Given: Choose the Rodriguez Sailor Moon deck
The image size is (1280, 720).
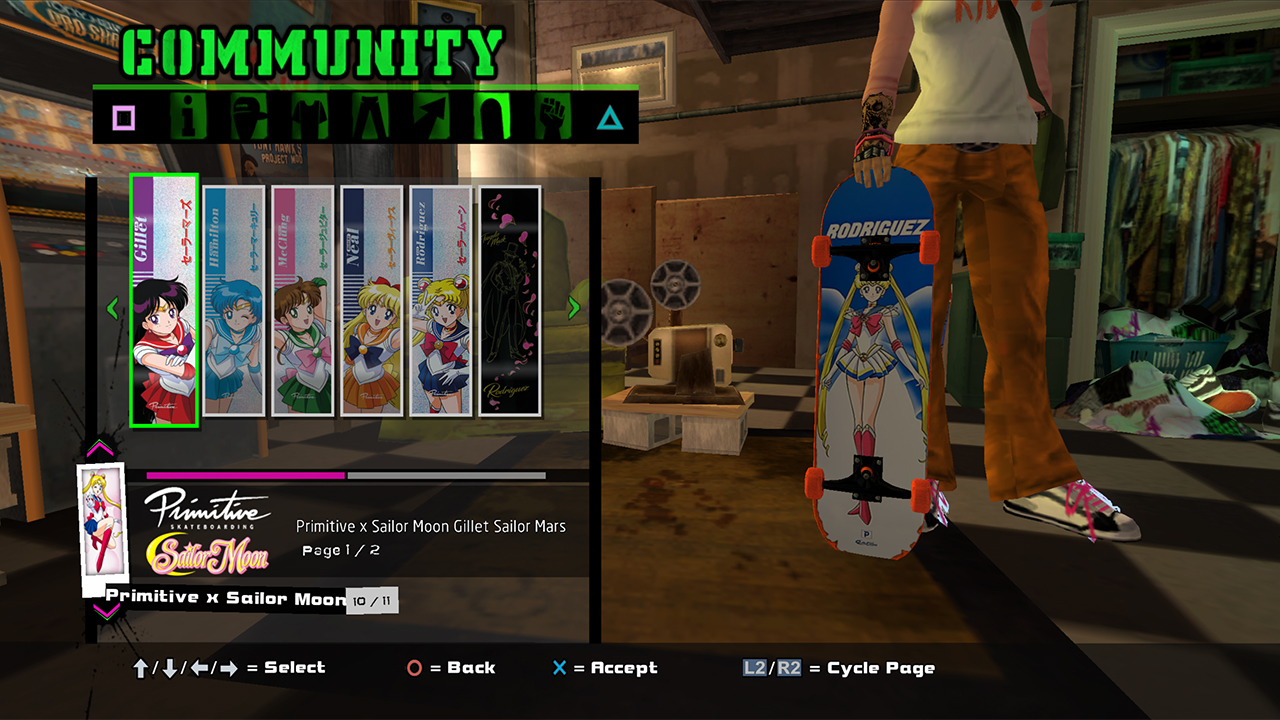Looking at the screenshot, I should pos(441,301).
